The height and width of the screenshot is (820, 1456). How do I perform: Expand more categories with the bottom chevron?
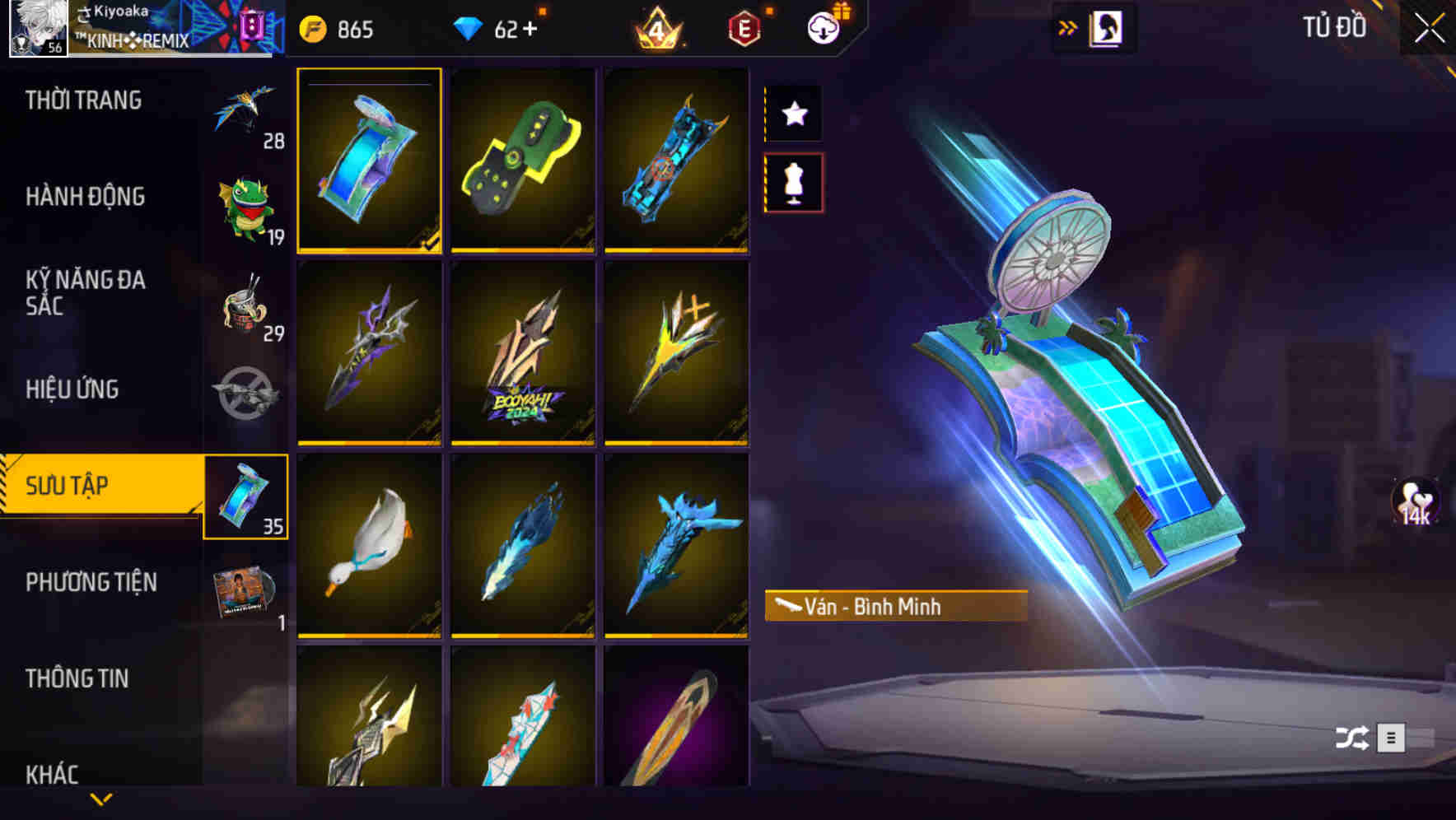(x=101, y=799)
